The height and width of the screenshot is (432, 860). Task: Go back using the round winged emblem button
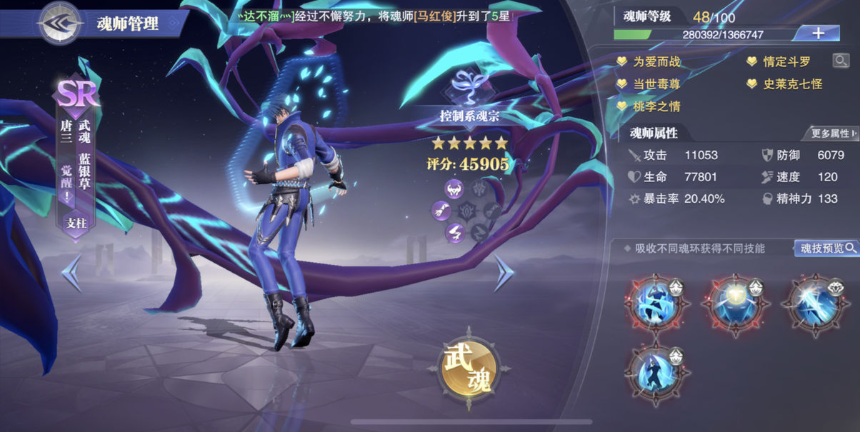[59, 22]
